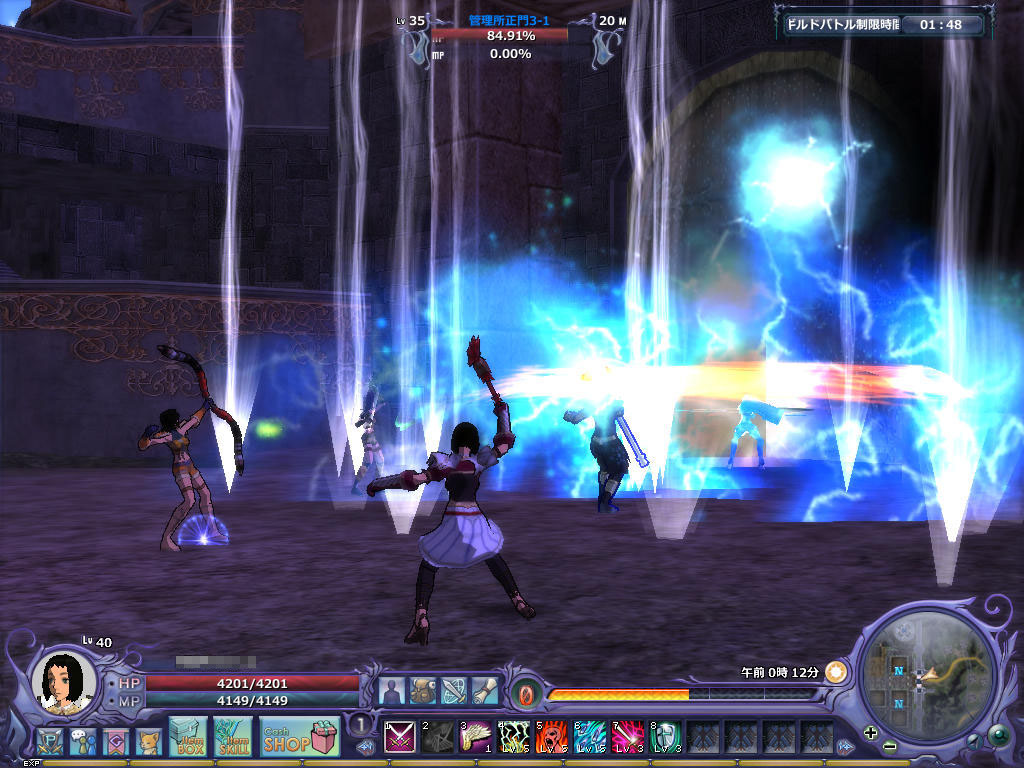
Task: Open the Item SKILL panel
Action: [232, 735]
